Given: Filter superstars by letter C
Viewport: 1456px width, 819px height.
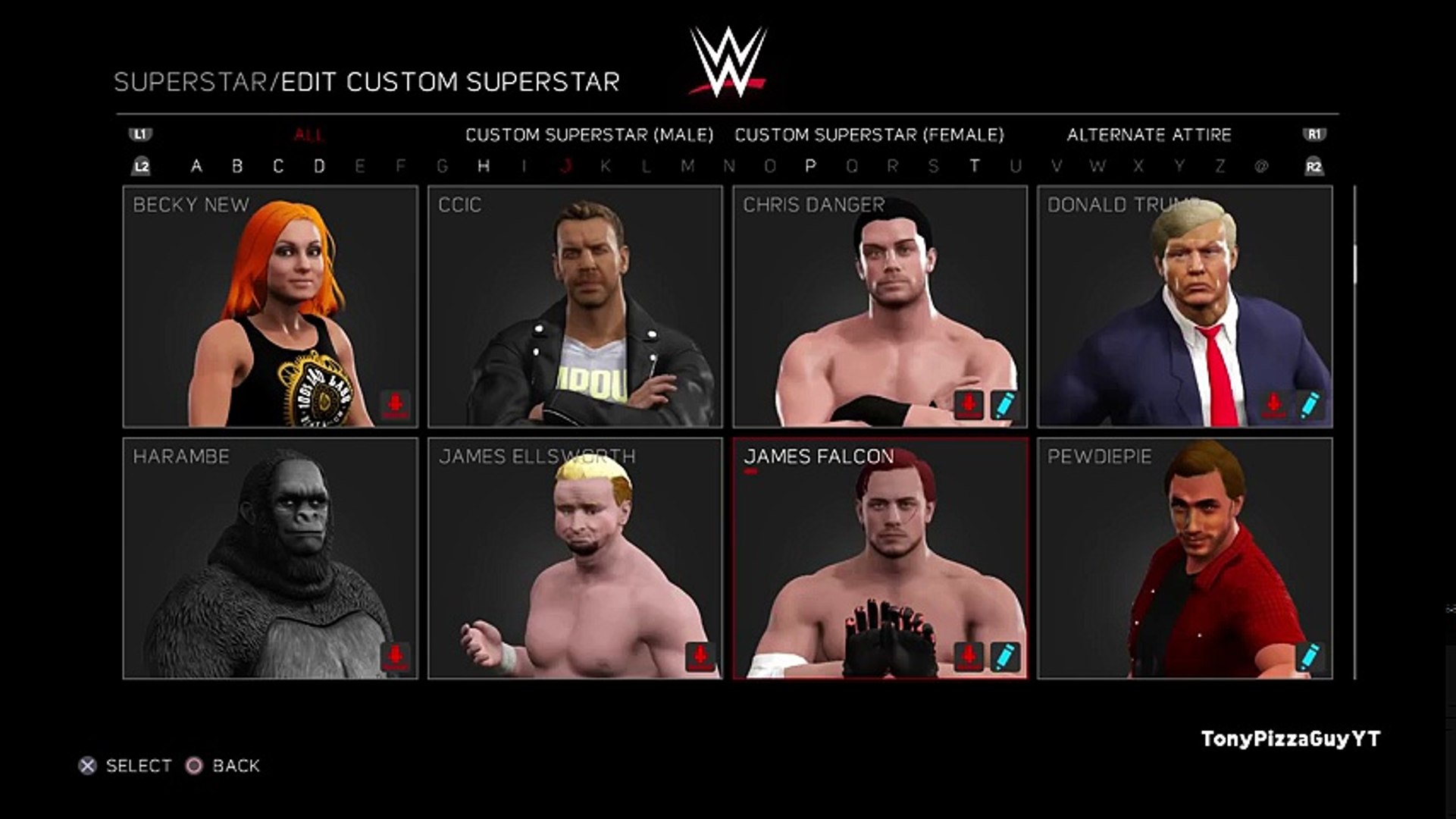Looking at the screenshot, I should point(278,166).
